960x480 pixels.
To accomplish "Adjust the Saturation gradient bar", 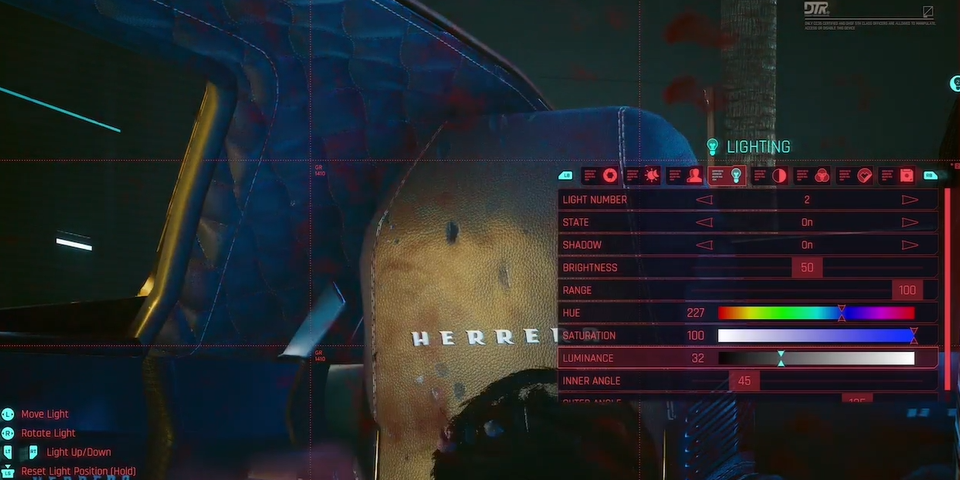I will pos(816,336).
